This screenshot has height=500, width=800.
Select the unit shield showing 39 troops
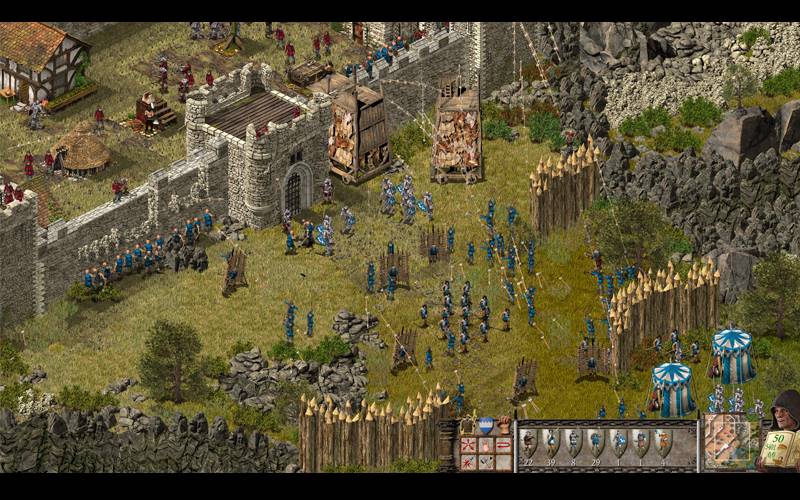(x=551, y=441)
